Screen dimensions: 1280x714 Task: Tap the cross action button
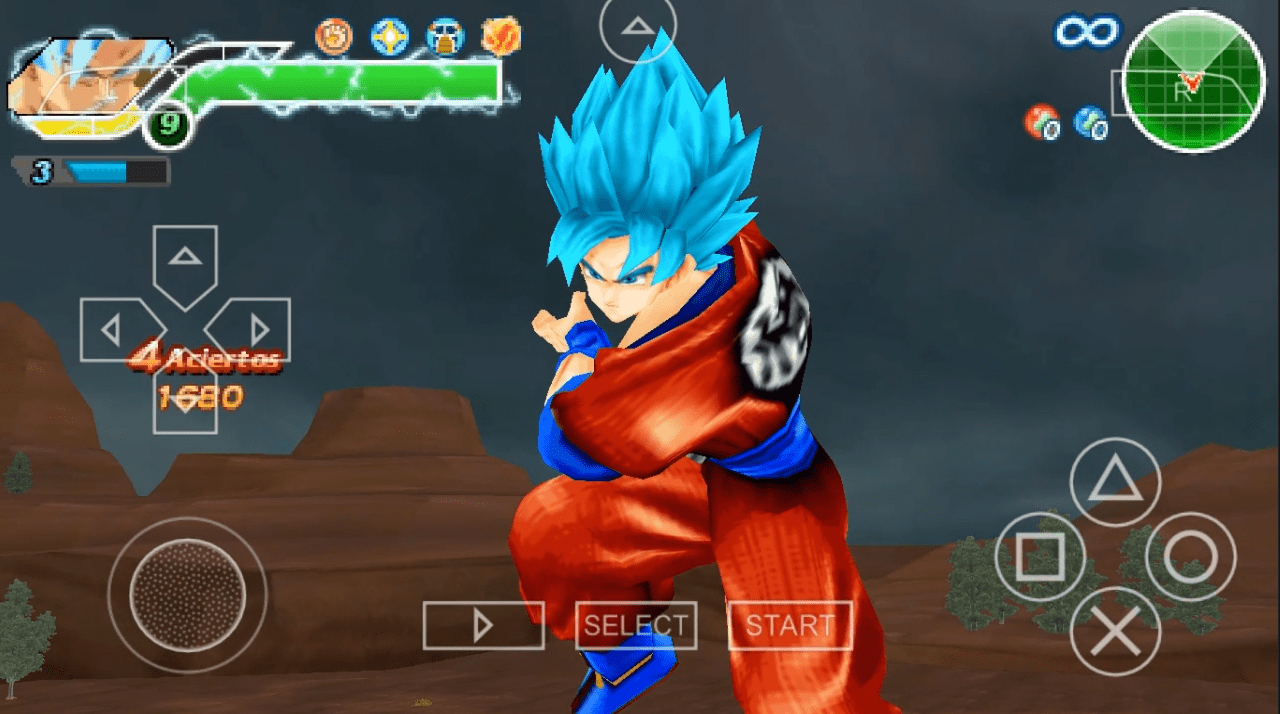tap(1115, 632)
